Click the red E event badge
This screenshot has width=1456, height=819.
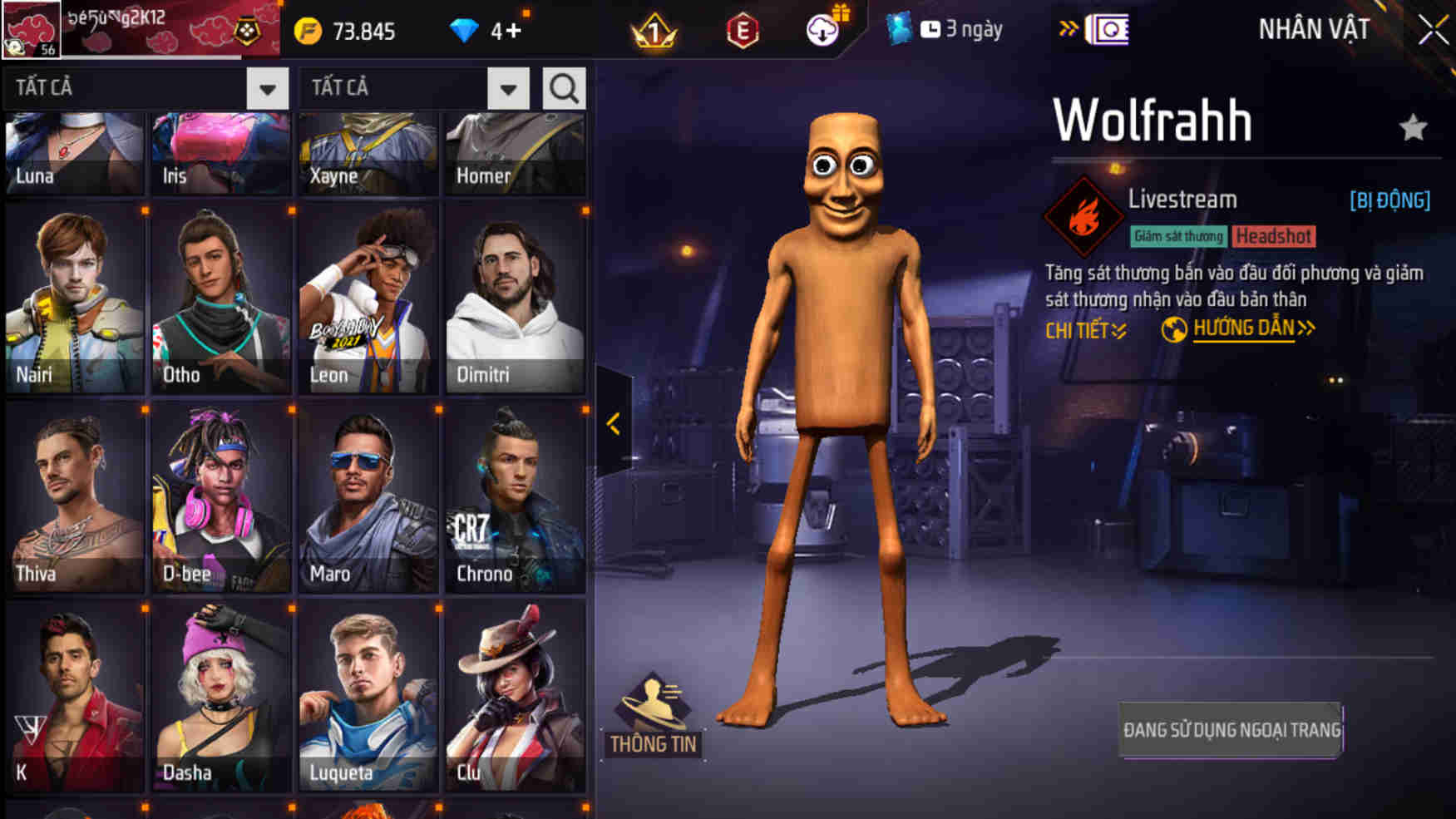[742, 30]
